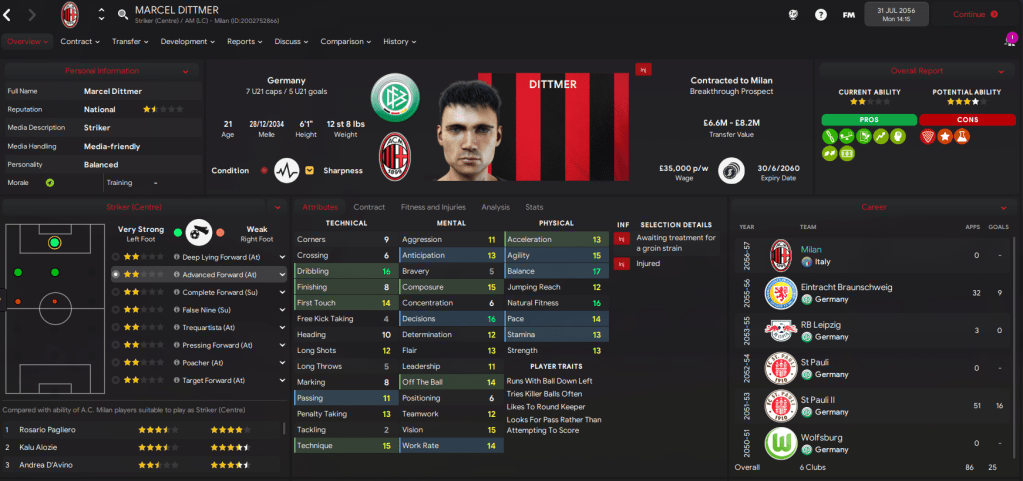
Task: Expand the Overall Report panel dropdown
Action: (x=1000, y=71)
